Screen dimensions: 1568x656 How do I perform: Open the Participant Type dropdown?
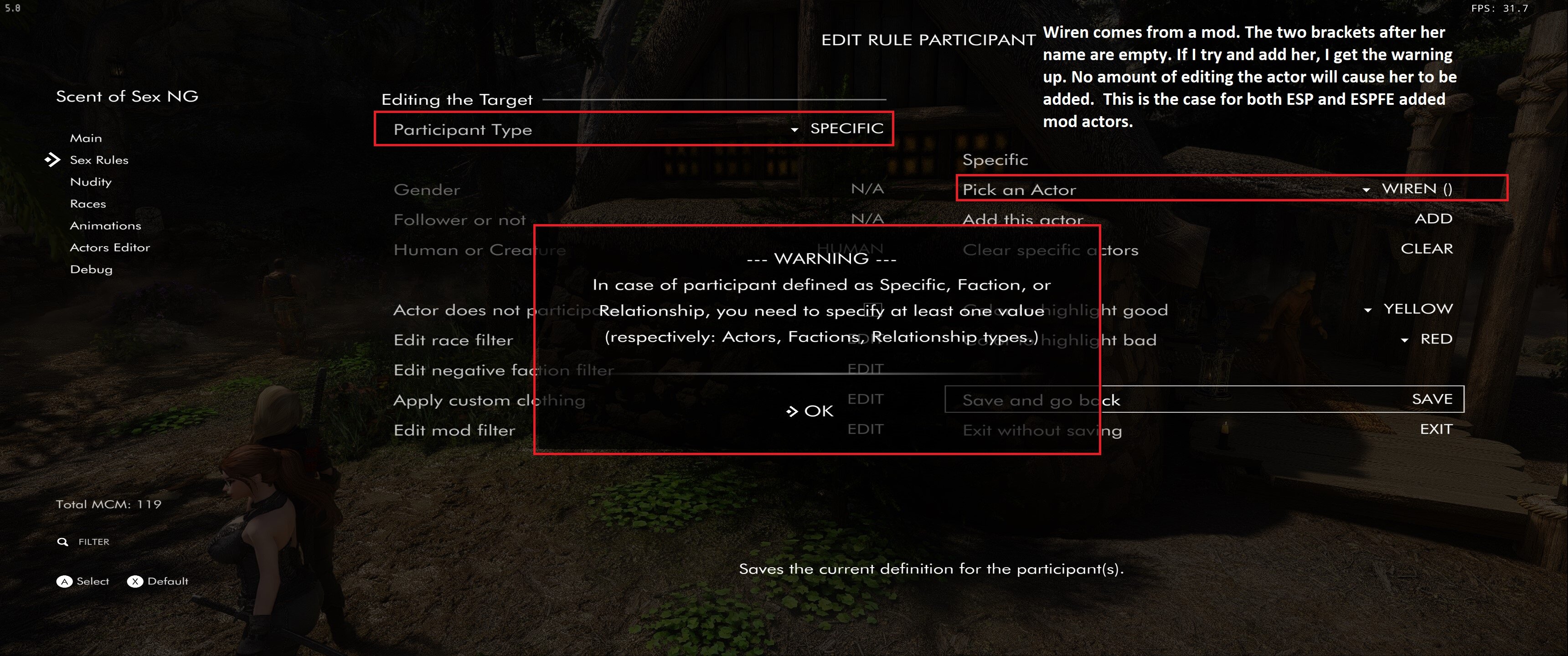pos(794,129)
